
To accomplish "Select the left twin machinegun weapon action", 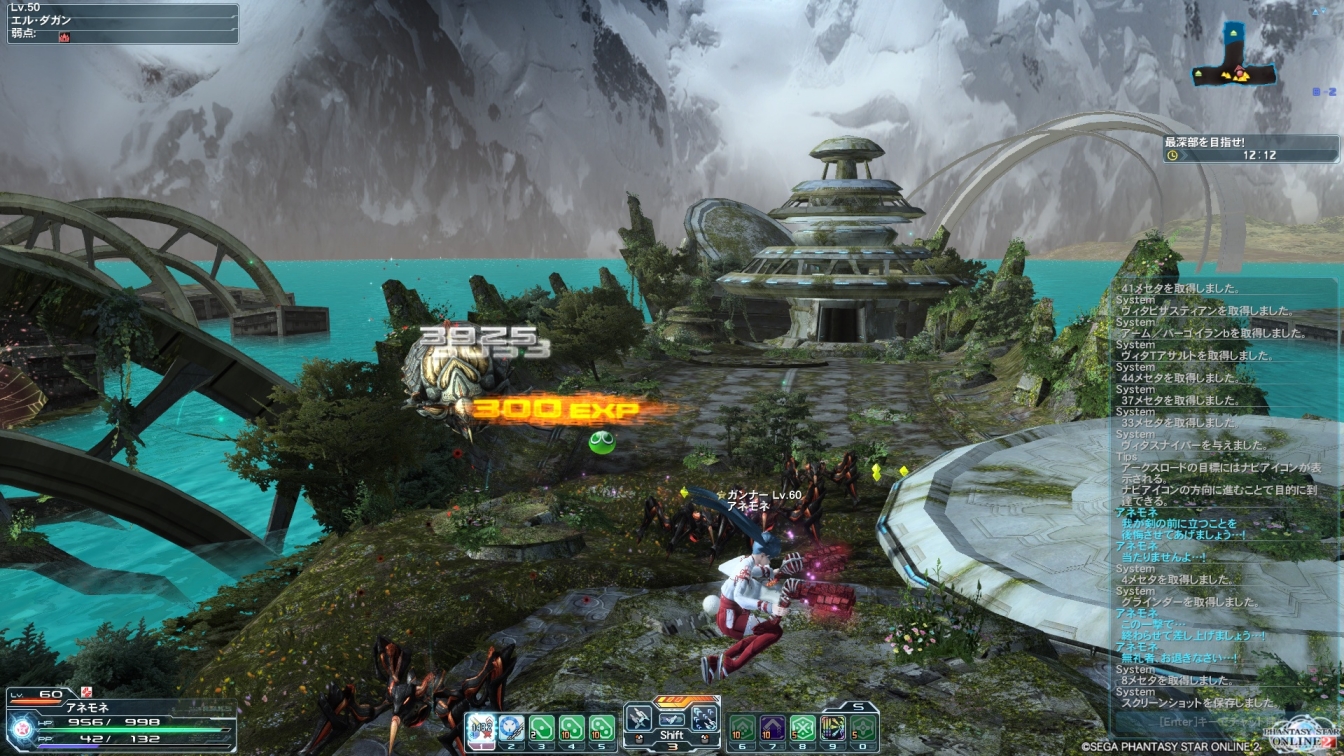I will coord(641,718).
